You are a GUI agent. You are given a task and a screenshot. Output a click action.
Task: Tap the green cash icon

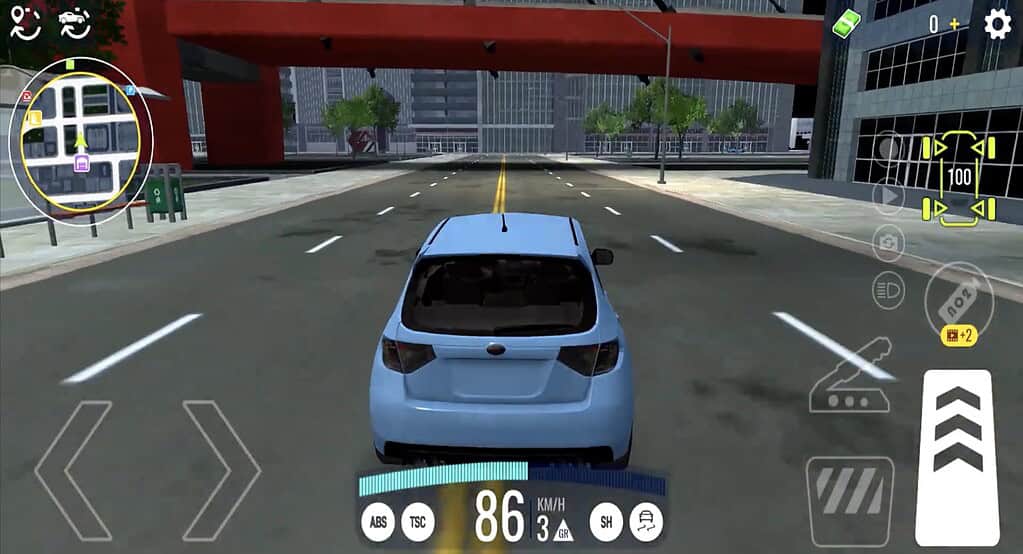point(847,24)
